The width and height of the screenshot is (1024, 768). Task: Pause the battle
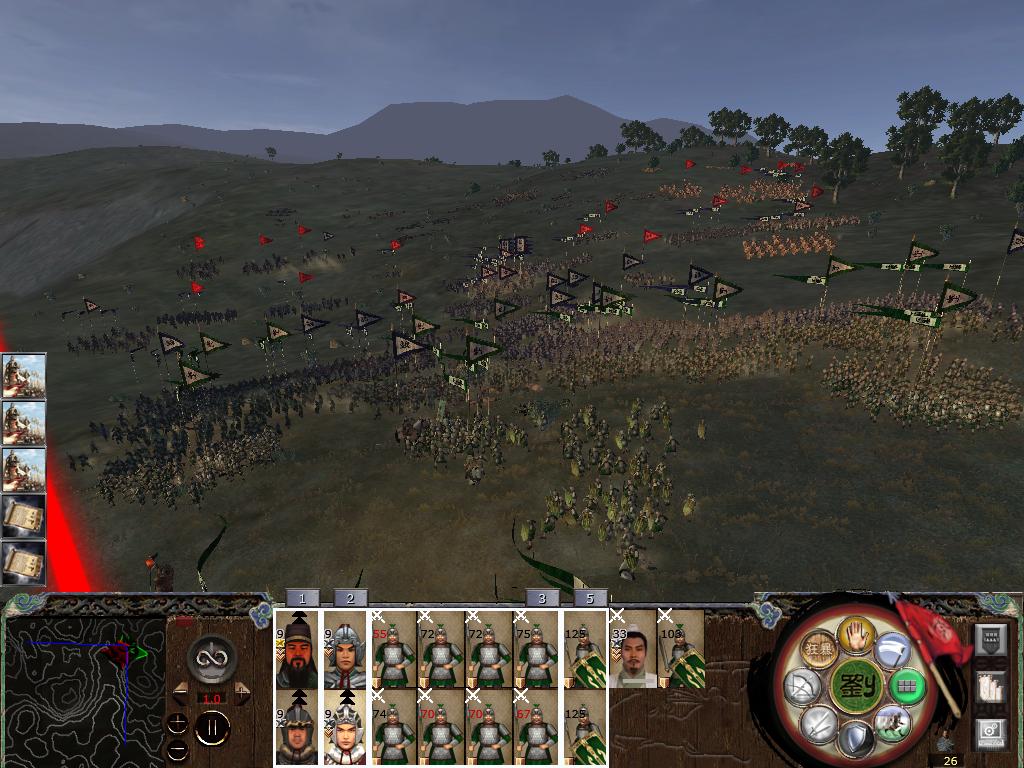[x=212, y=729]
